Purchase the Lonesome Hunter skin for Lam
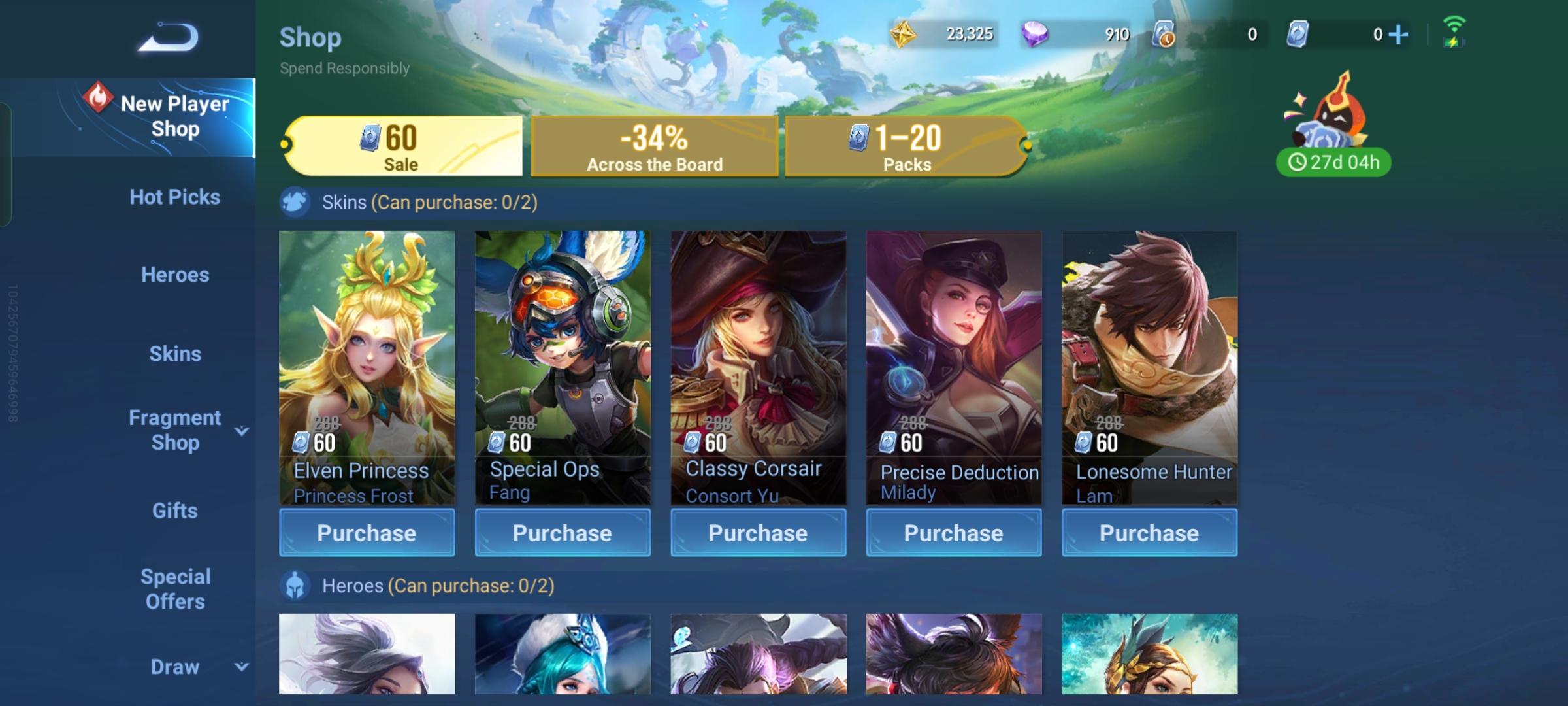The width and height of the screenshot is (1568, 706). [1149, 532]
